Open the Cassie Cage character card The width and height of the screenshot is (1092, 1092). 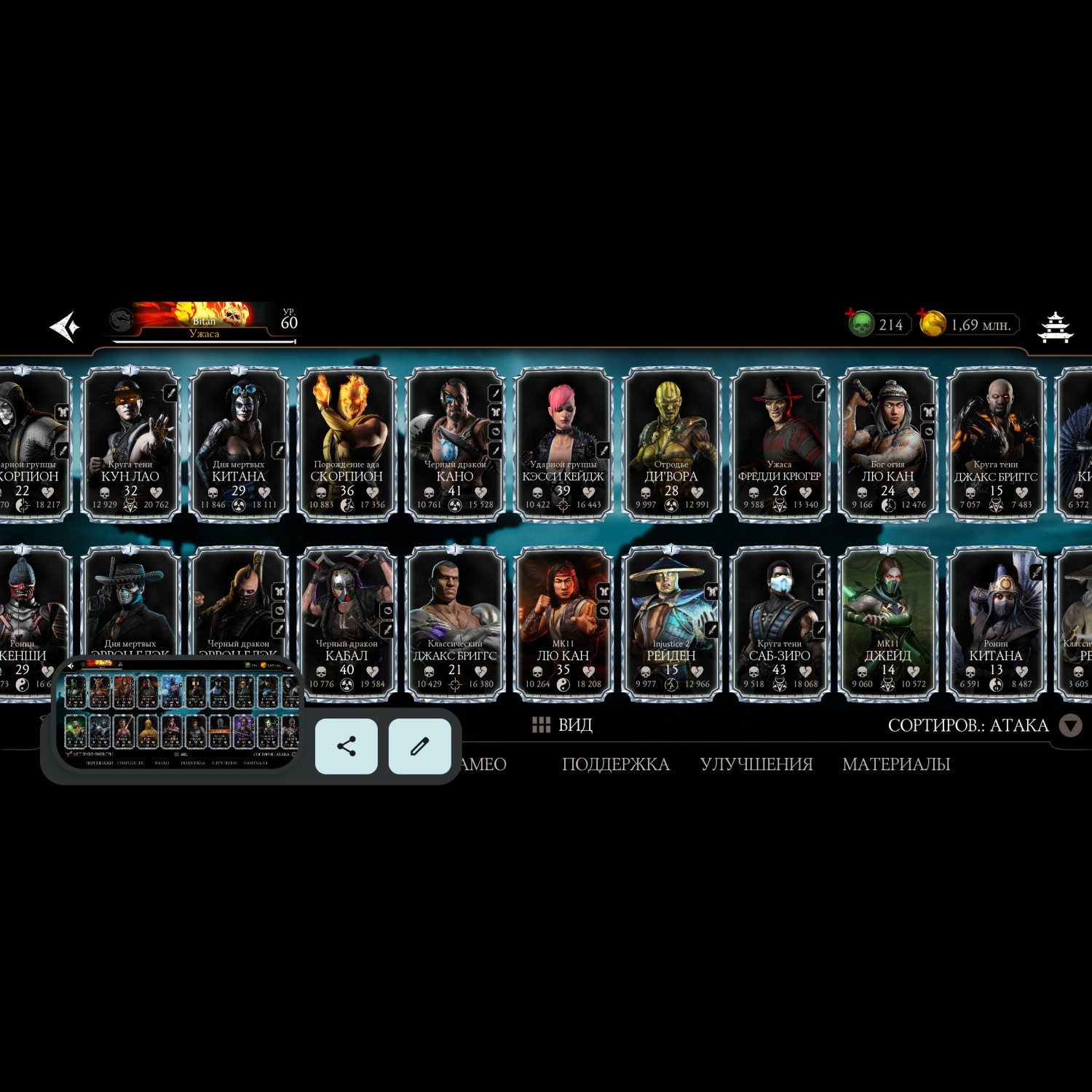pyautogui.click(x=563, y=444)
